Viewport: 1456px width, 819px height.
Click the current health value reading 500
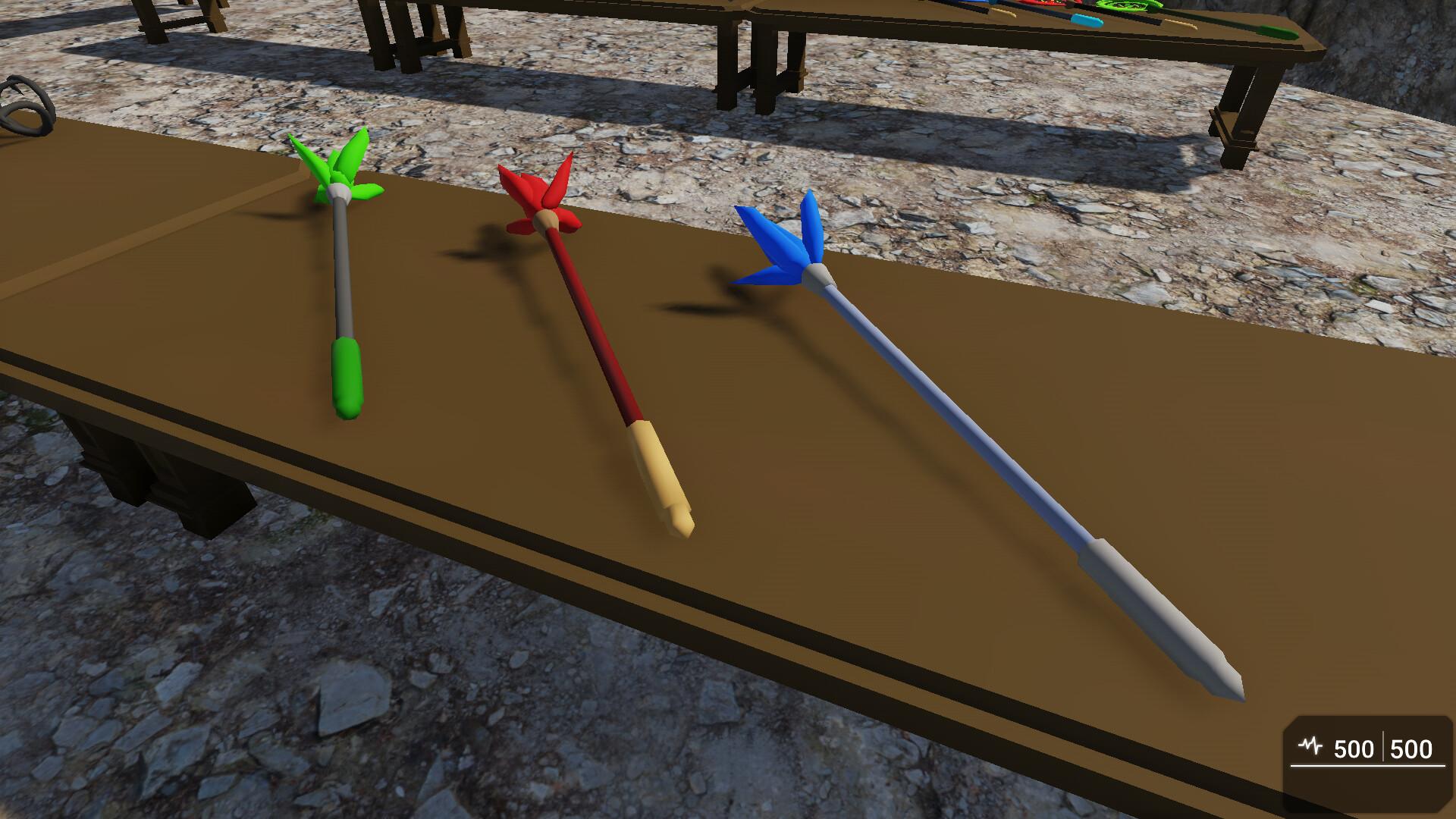pos(1355,749)
